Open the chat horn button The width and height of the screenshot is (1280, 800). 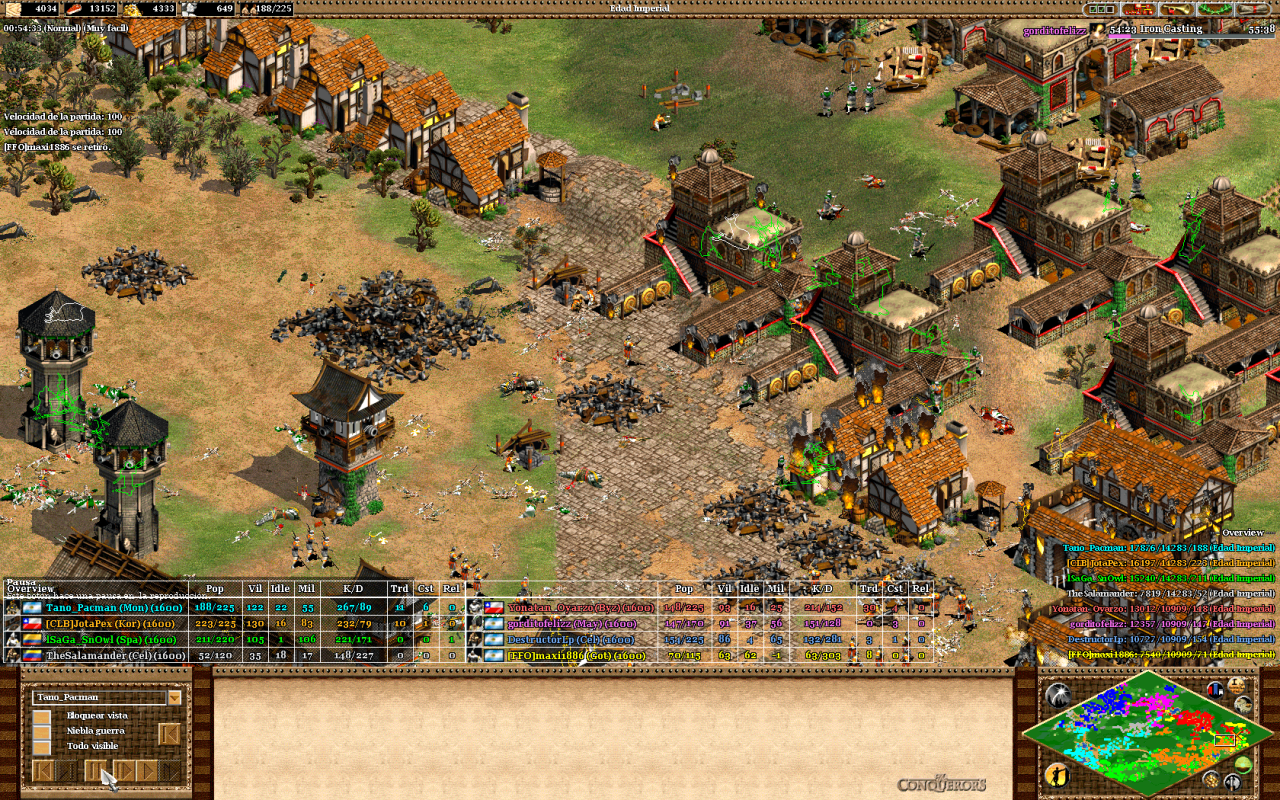tap(1174, 9)
